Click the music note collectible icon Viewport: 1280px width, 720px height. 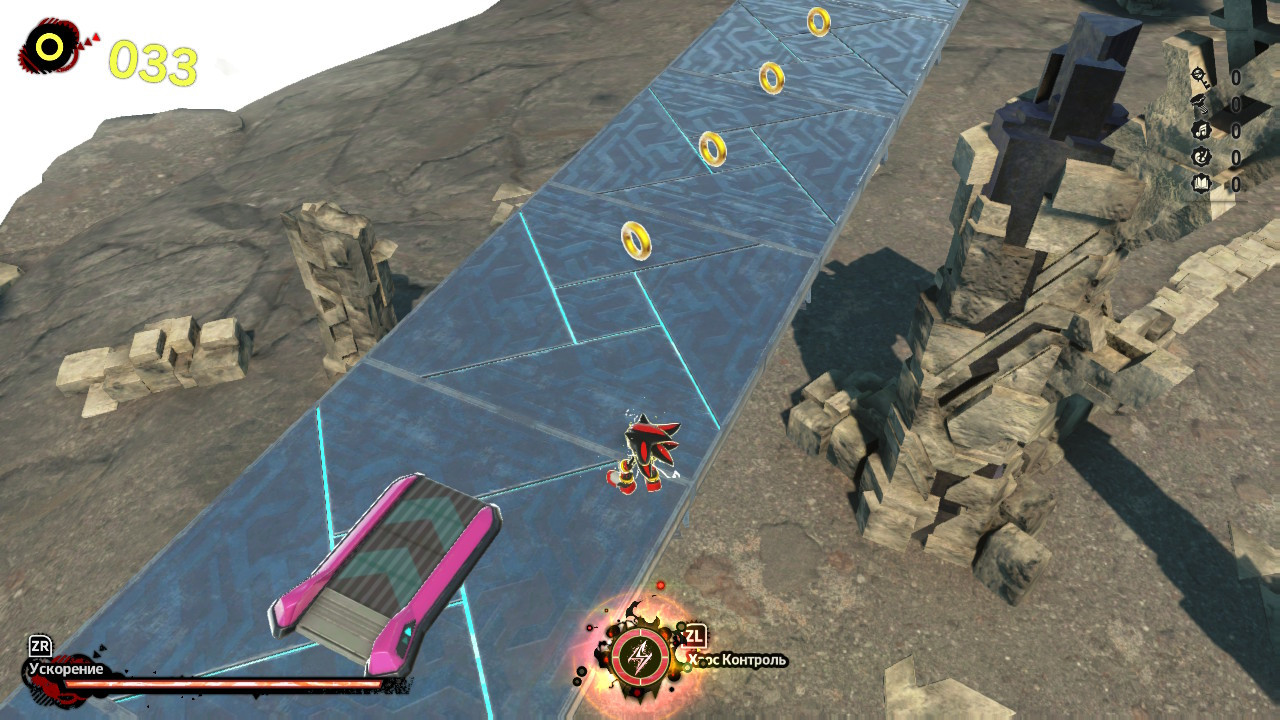coord(1201,131)
